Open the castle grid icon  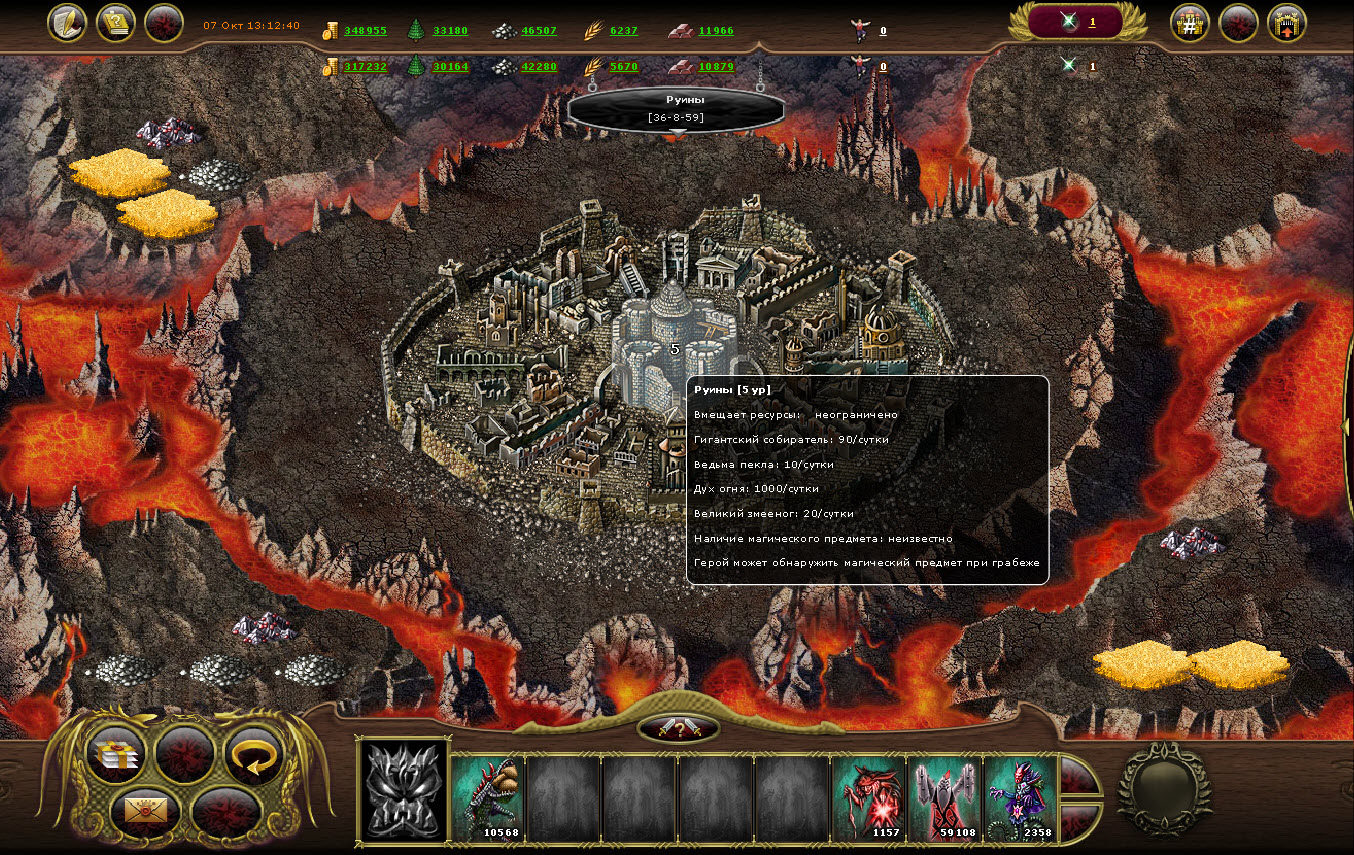click(x=1190, y=23)
